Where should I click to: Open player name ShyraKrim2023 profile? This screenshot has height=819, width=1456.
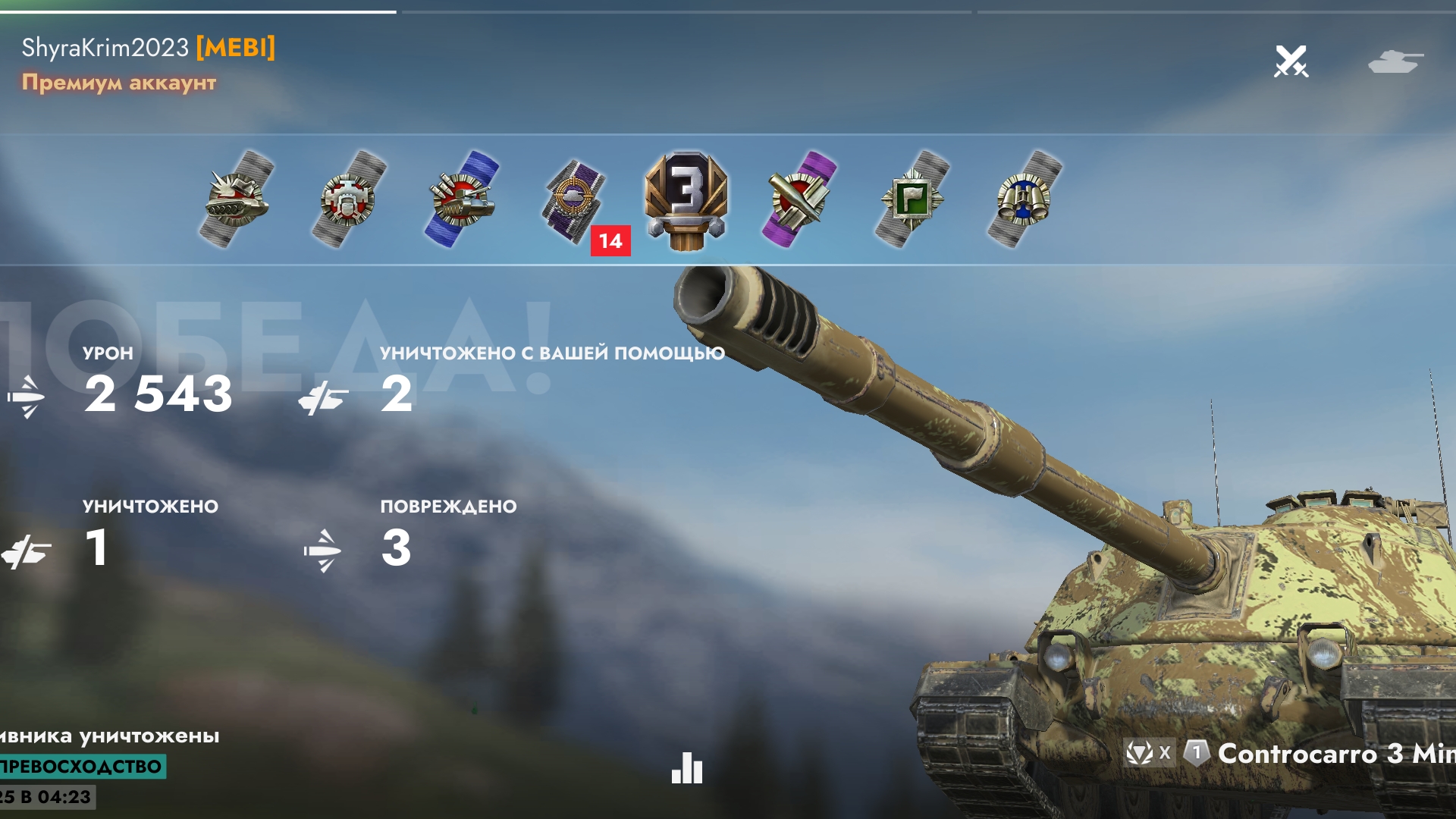click(x=105, y=48)
